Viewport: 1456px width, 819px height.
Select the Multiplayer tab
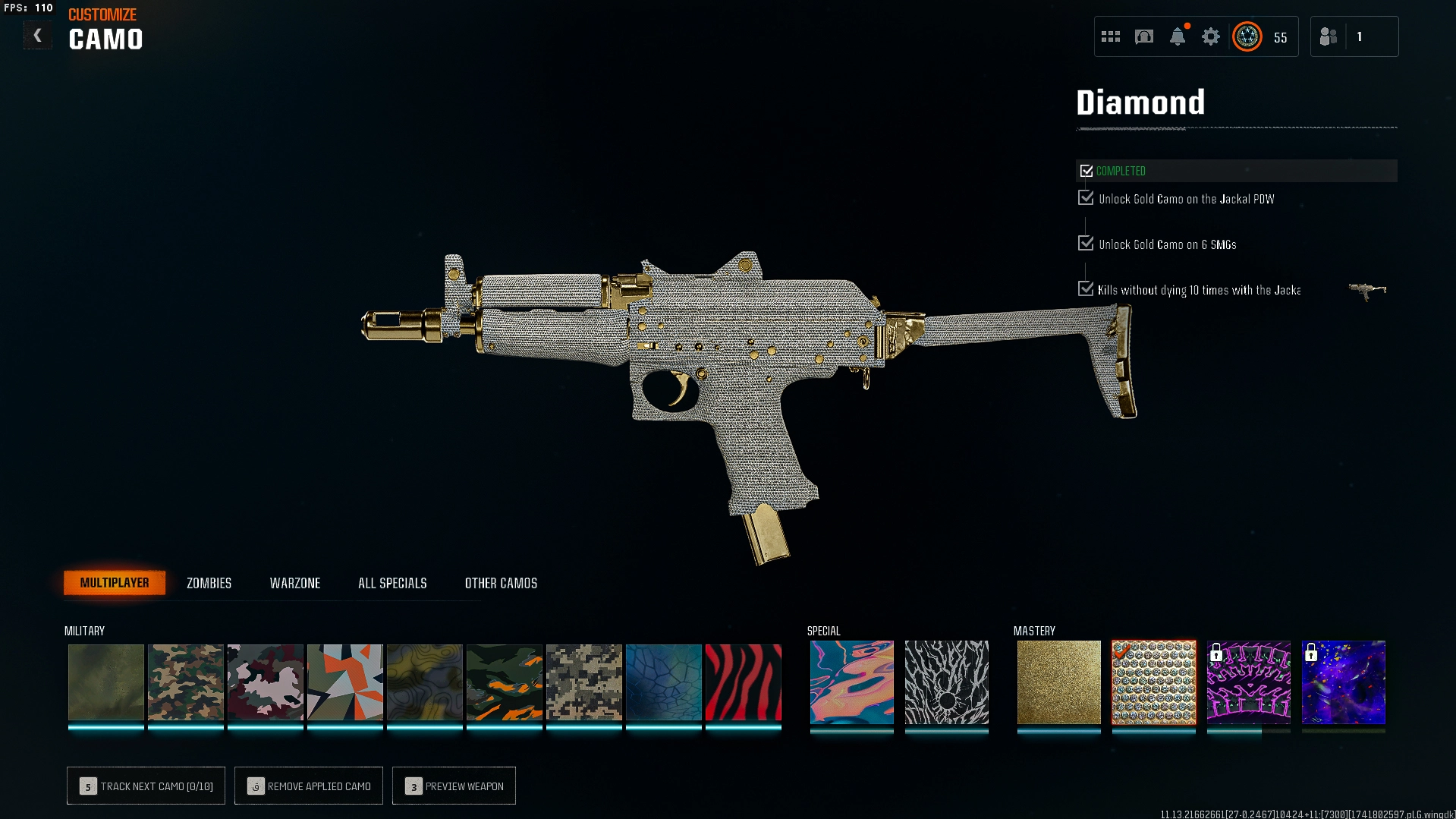(115, 583)
